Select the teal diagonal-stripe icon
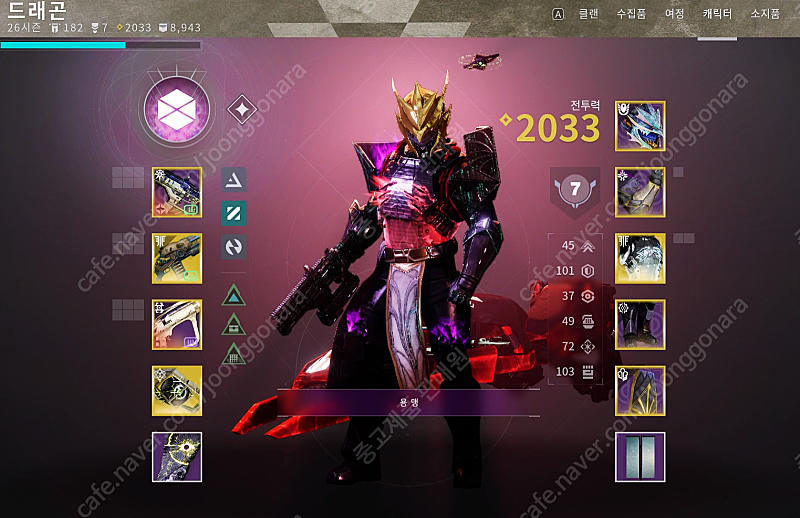800x518 pixels. (233, 212)
